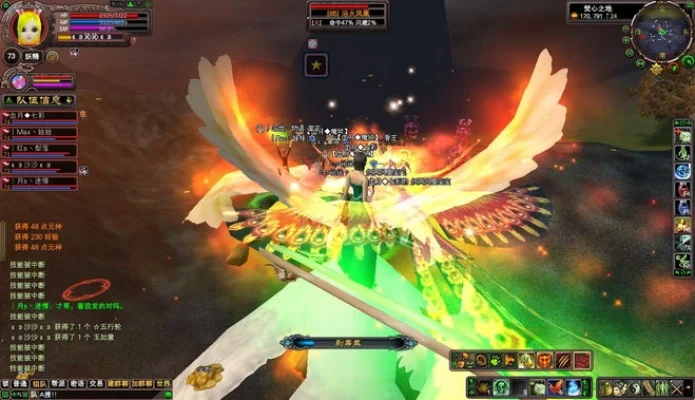This screenshot has width=695, height=400.
Task: Toggle the 队伍信息 party panel header
Action: (x=38, y=100)
